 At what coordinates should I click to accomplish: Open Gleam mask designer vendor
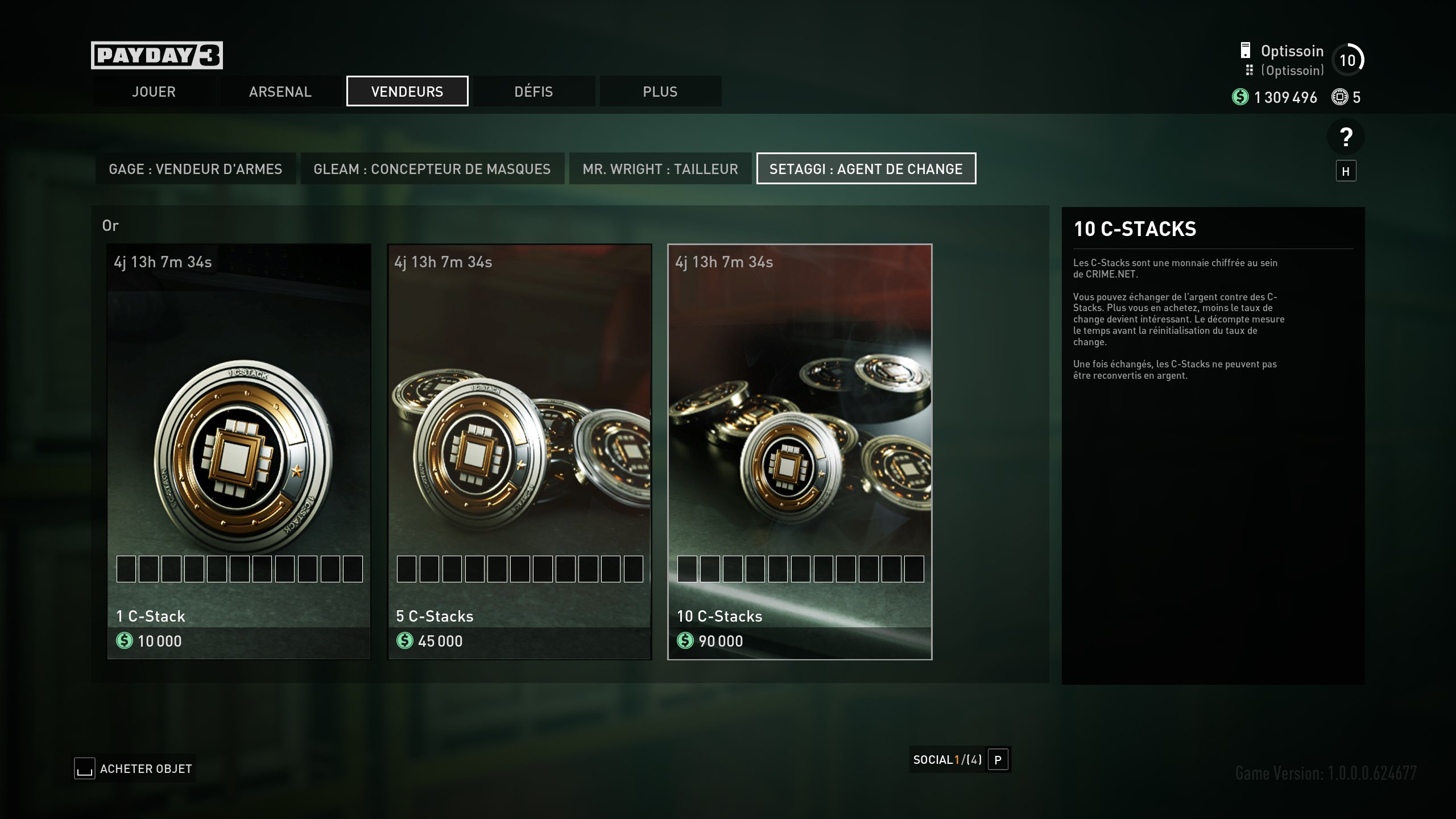432,169
